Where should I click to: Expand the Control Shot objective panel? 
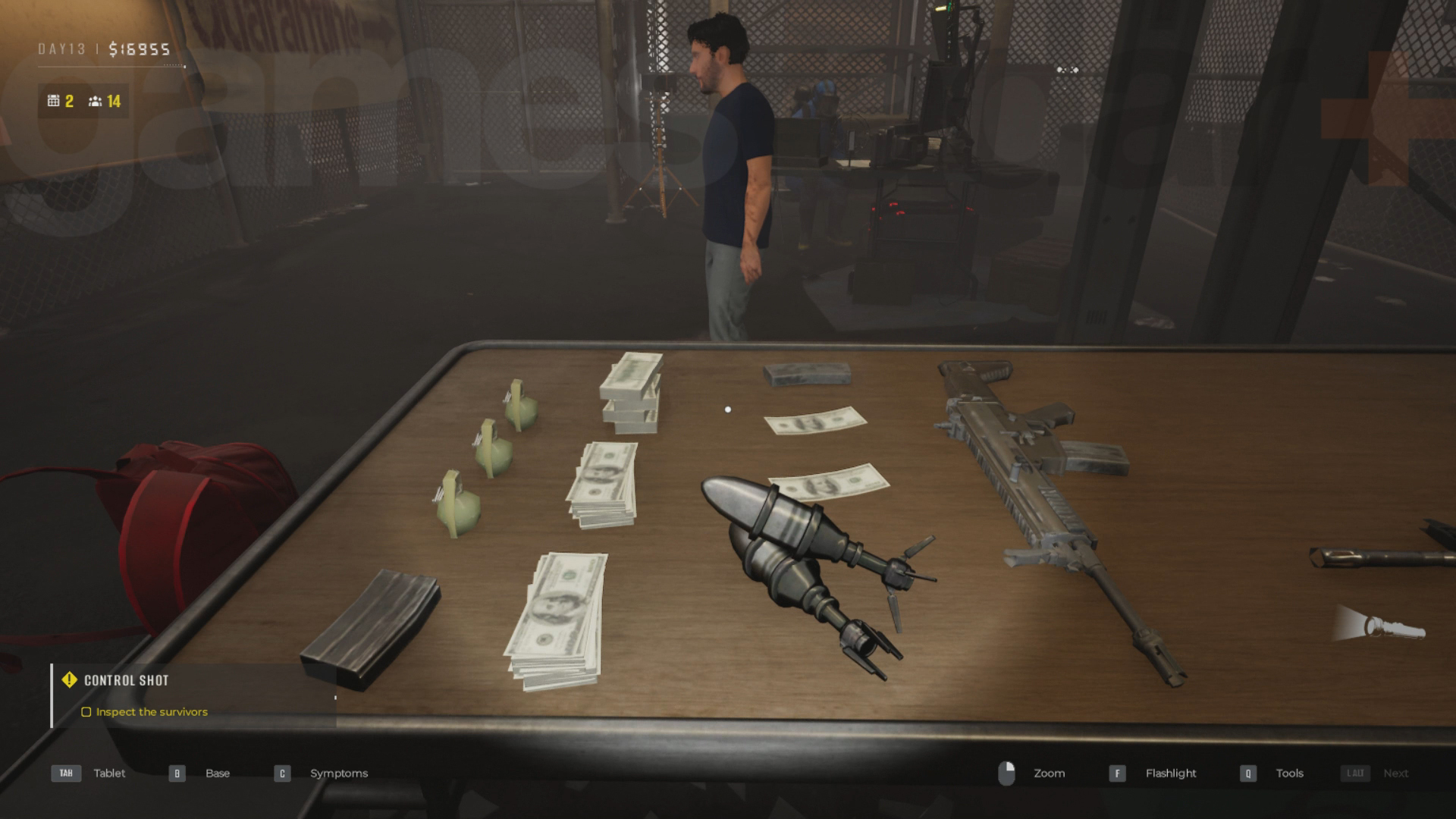pyautogui.click(x=125, y=680)
